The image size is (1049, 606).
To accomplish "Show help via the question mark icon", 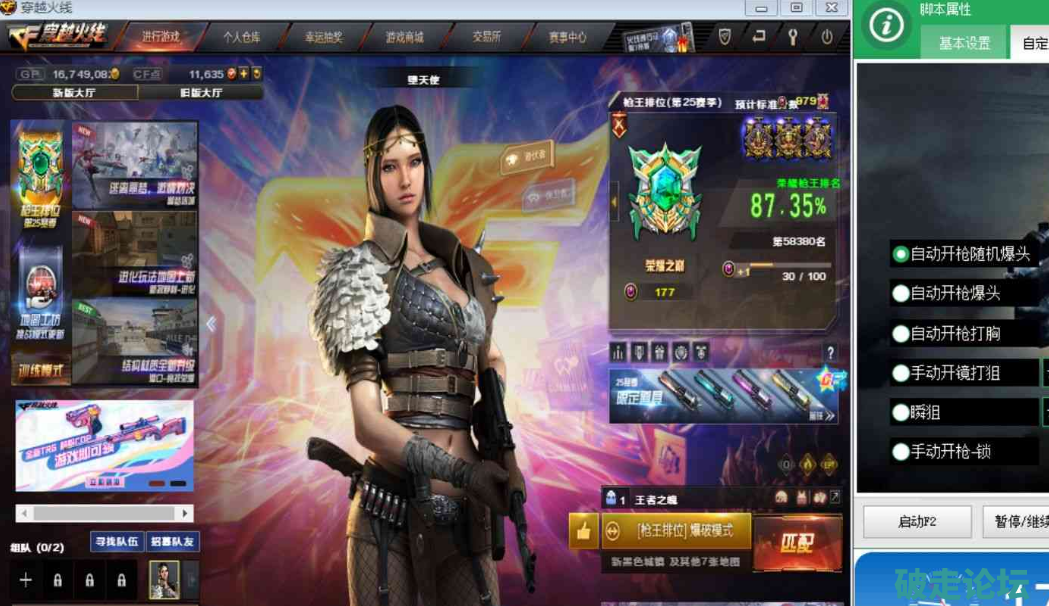I will pyautogui.click(x=830, y=353).
